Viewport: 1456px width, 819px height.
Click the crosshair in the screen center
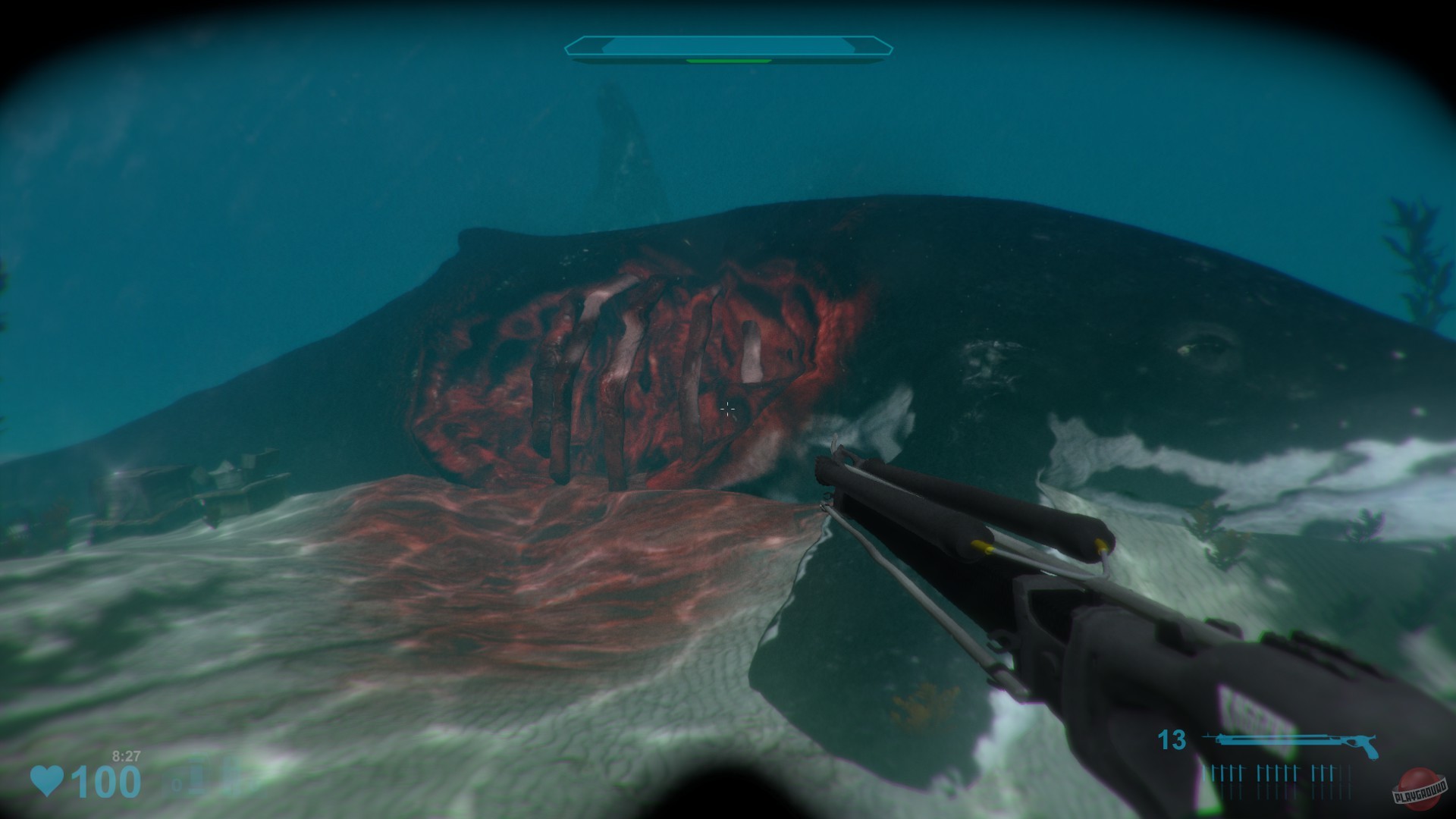click(728, 409)
